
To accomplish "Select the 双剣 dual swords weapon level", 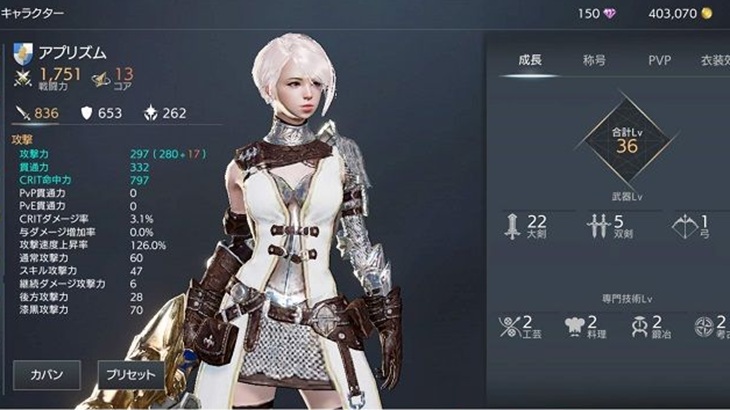I will (611, 227).
